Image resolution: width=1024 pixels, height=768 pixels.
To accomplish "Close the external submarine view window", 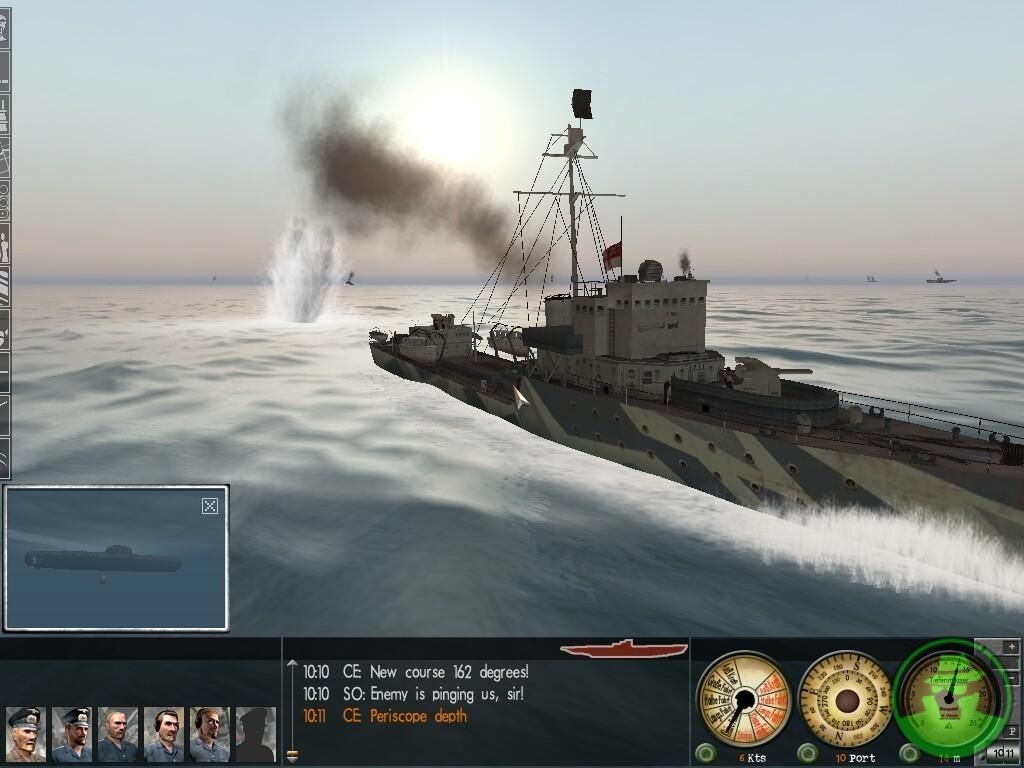I will pos(210,506).
